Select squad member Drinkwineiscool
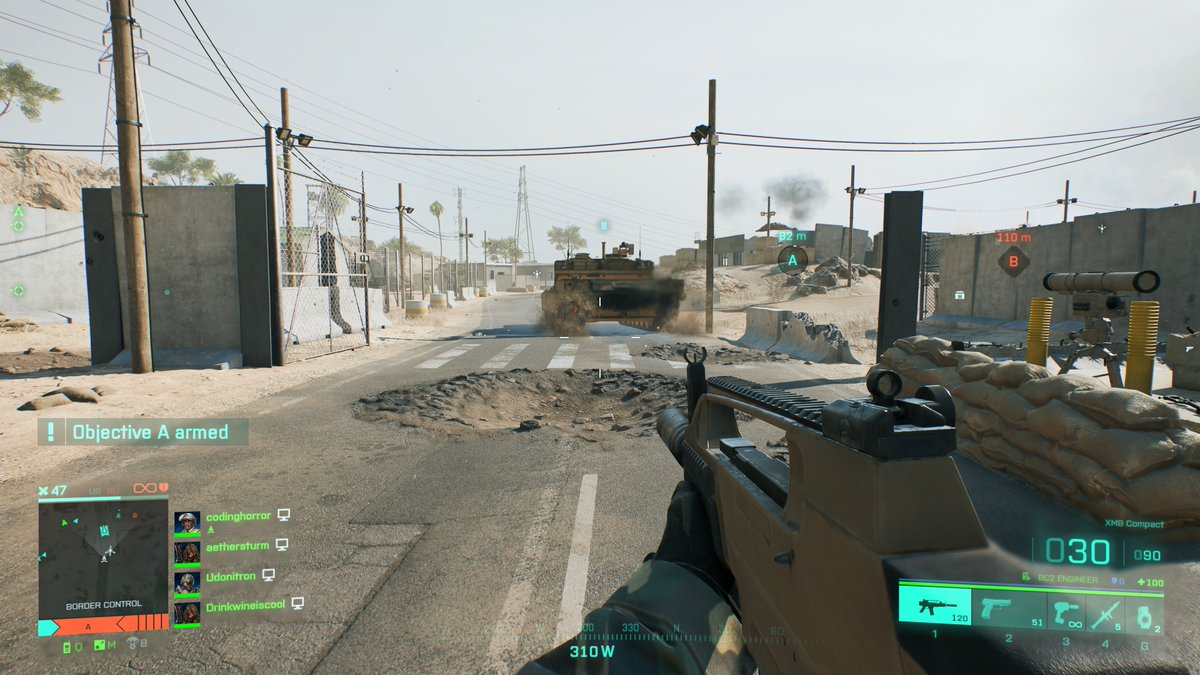Screen dimensions: 1200x675 tap(245, 605)
